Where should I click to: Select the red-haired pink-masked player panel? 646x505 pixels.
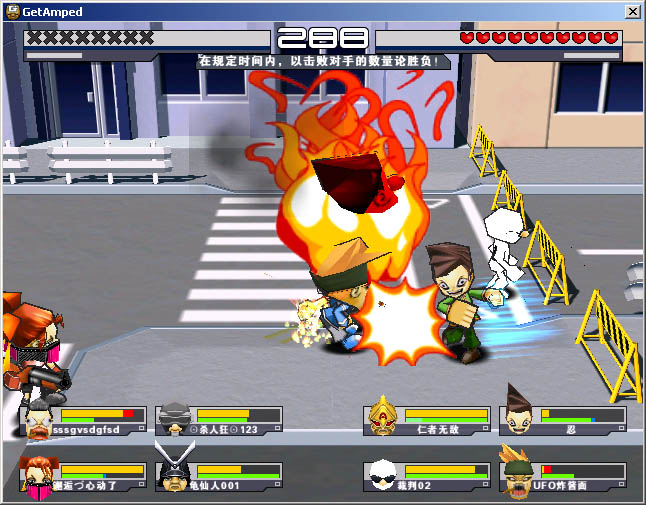(84, 476)
